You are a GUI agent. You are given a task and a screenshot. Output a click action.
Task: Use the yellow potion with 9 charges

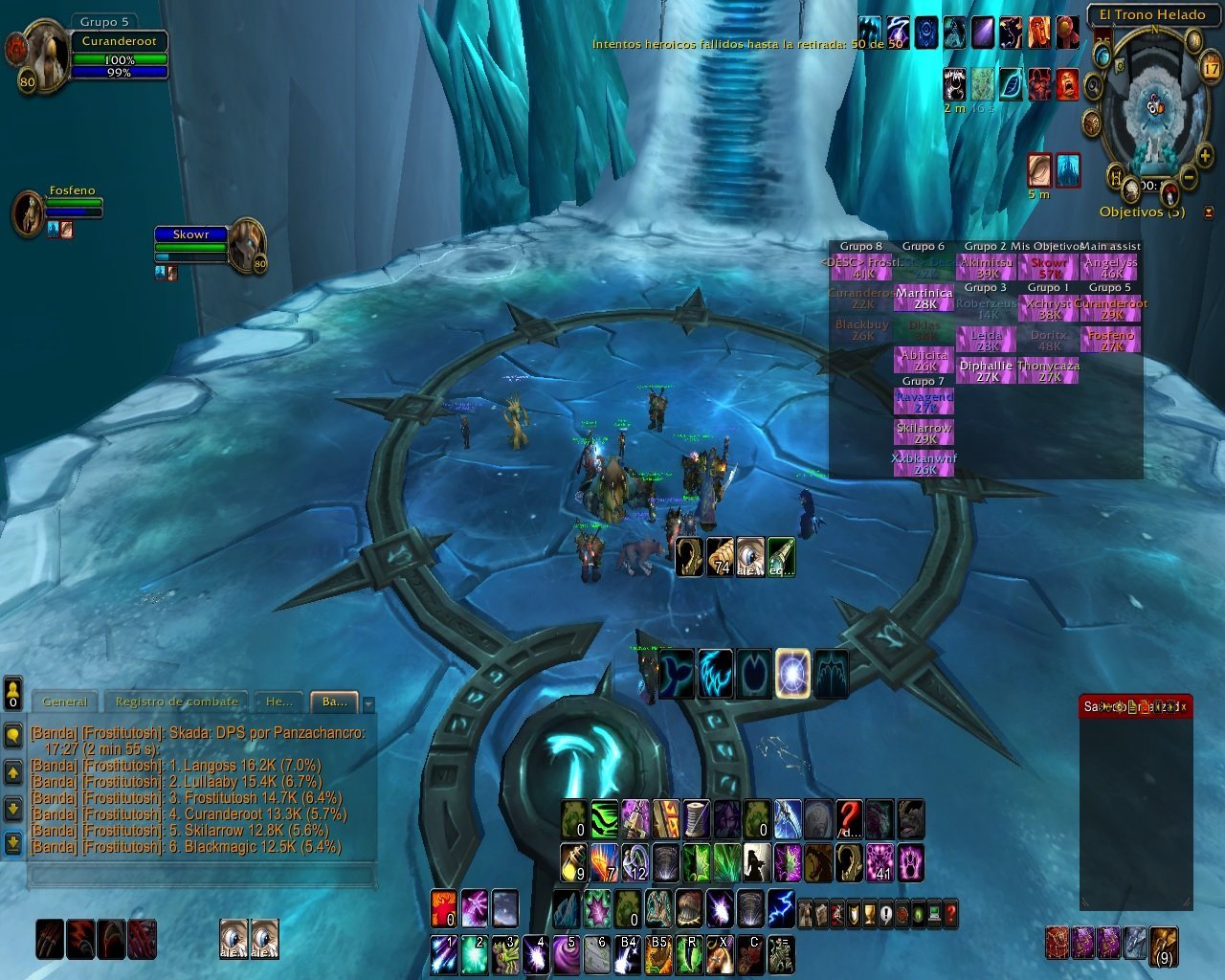(573, 862)
